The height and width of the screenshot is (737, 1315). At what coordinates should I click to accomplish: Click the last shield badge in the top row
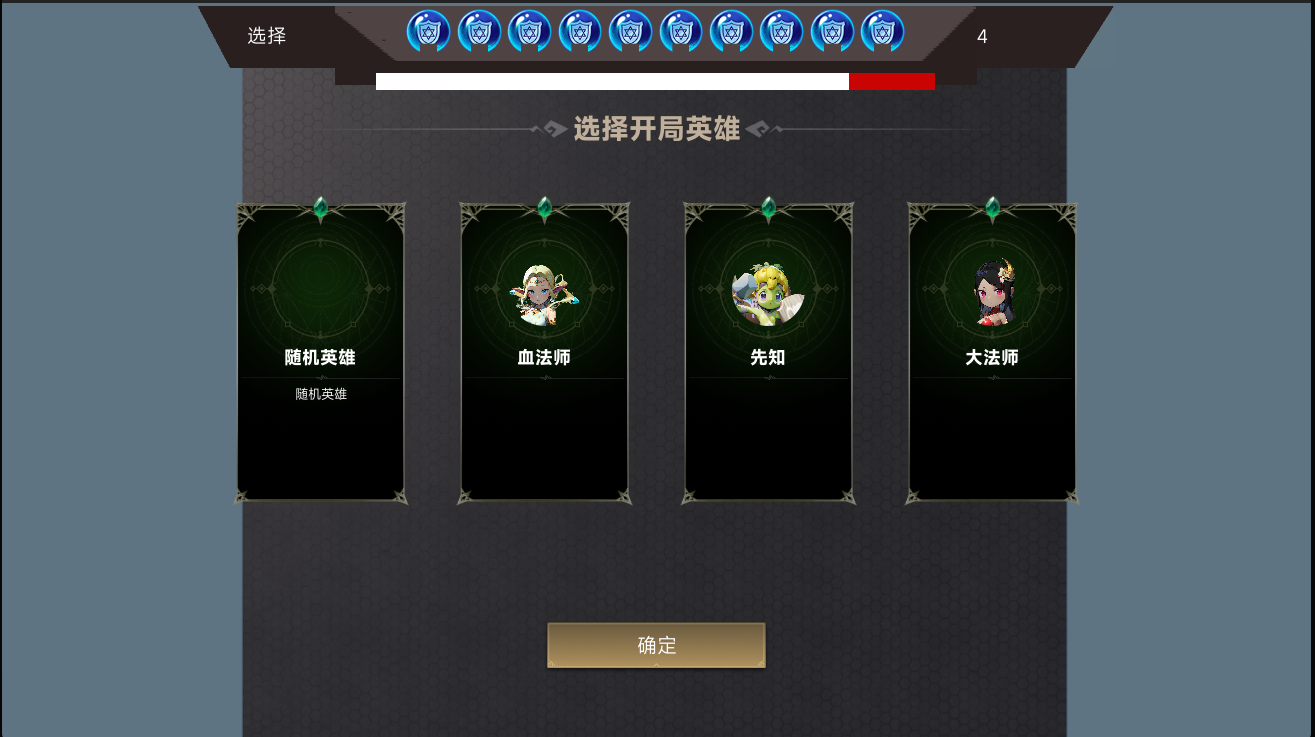[882, 30]
